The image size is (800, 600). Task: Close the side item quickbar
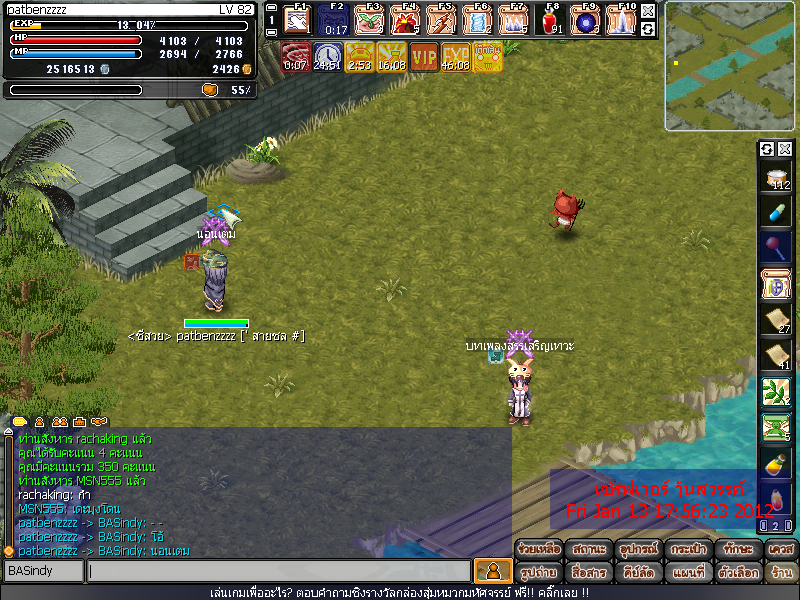(785, 149)
